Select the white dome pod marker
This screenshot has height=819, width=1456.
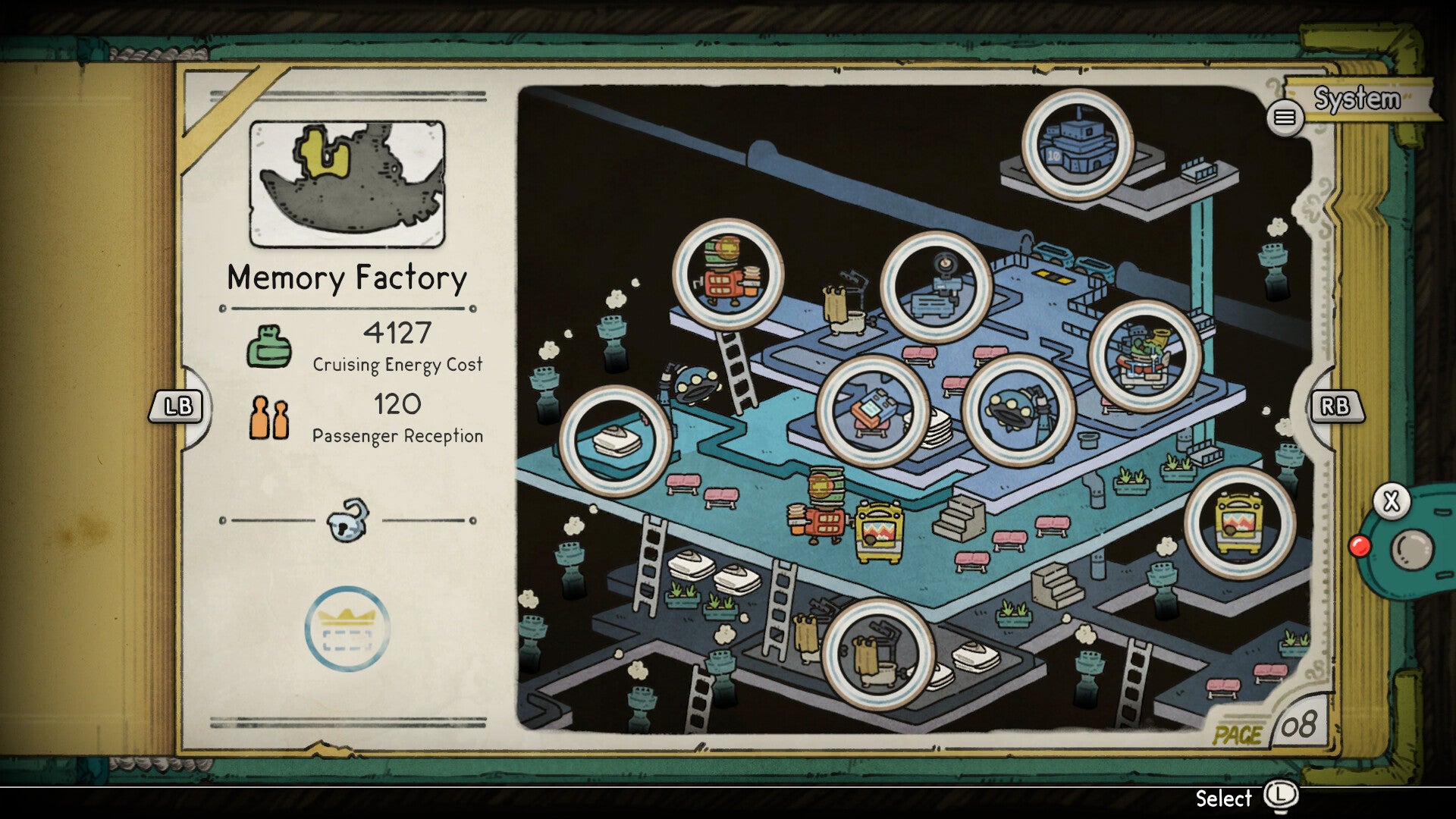(615, 441)
